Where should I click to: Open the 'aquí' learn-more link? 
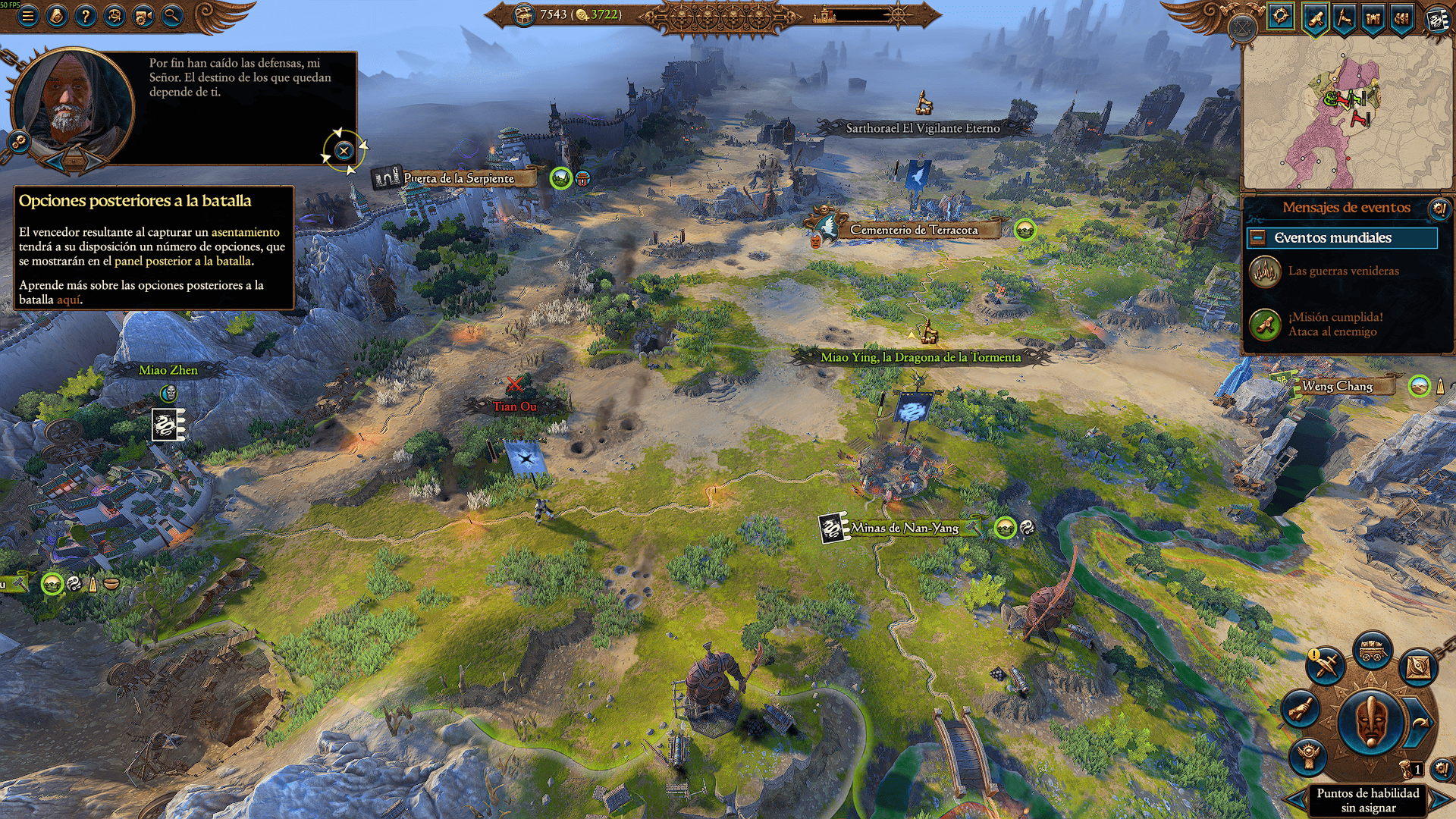[x=68, y=300]
